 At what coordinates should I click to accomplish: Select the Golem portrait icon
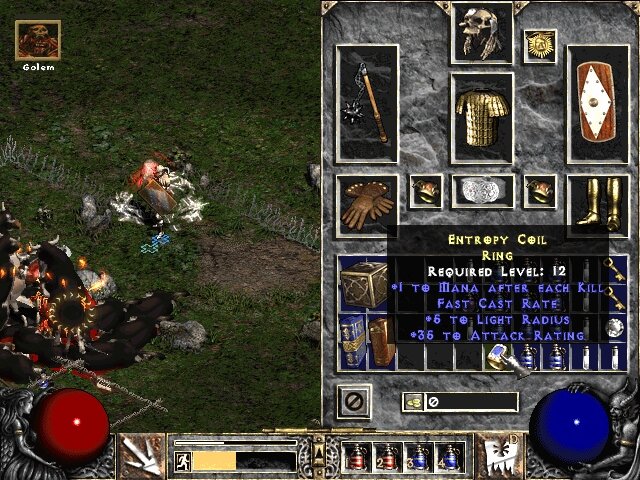(x=37, y=40)
